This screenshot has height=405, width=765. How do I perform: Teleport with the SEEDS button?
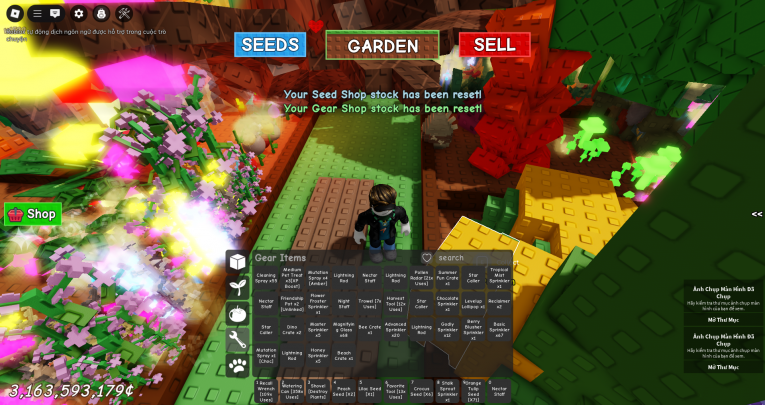[x=270, y=45]
